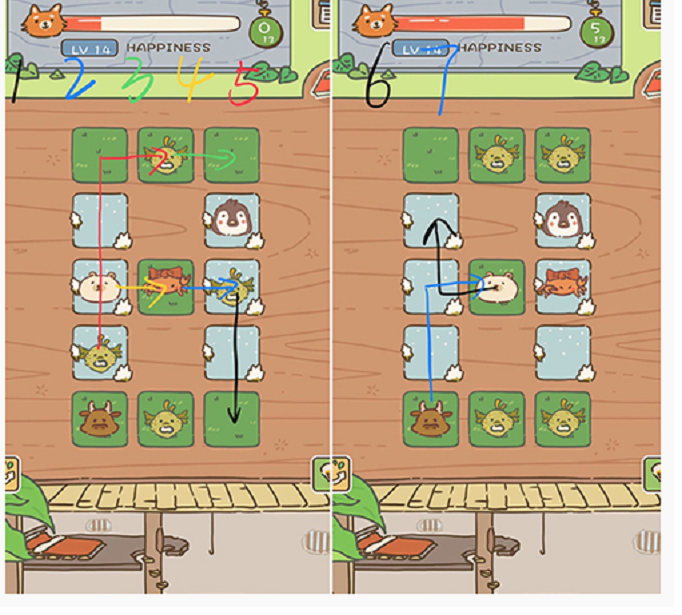Select the empty grass tile under the black arrowhead
Screen dimensions: 682x615
click(x=231, y=420)
